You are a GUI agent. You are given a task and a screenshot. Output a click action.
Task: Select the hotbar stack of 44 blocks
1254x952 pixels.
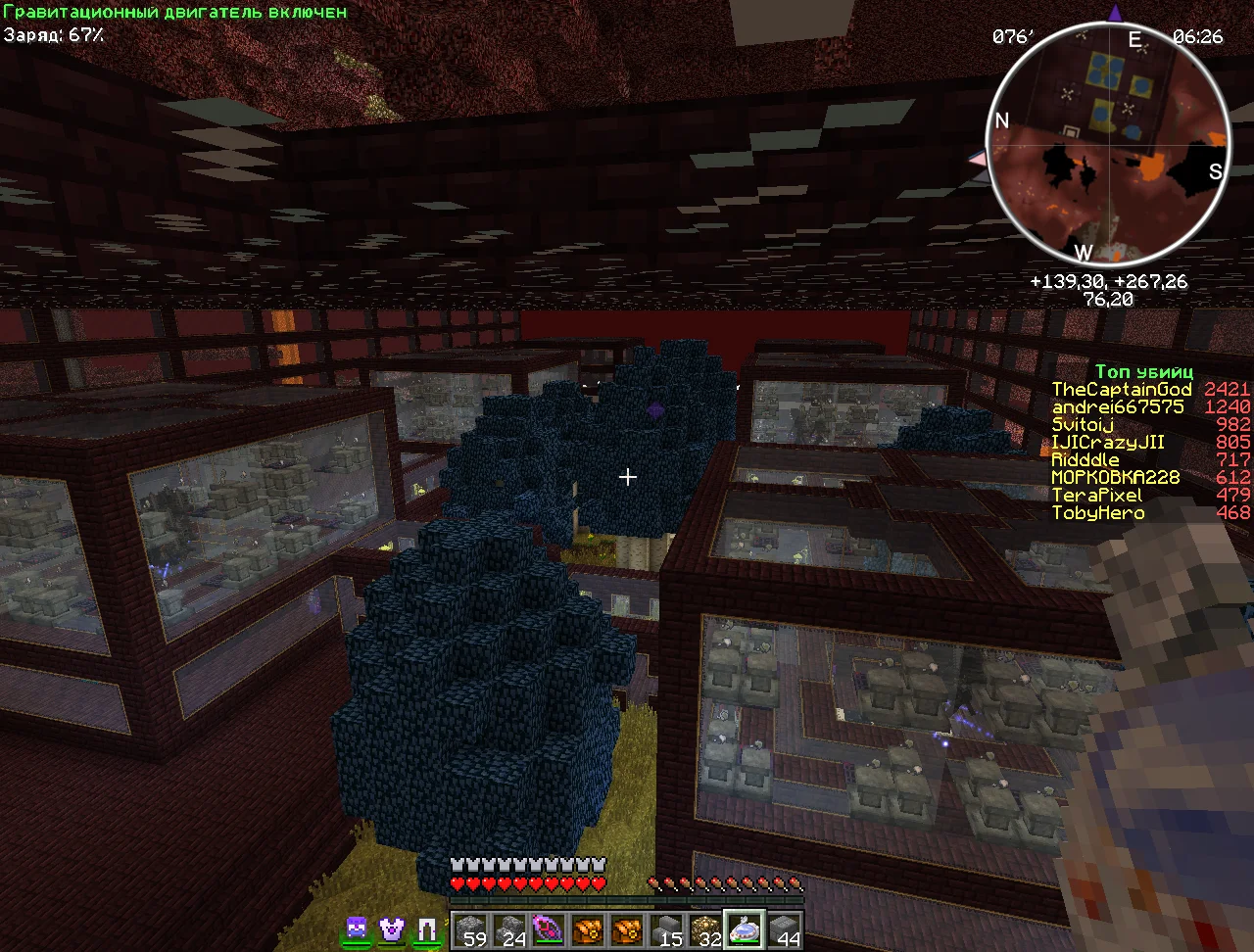pos(784,929)
